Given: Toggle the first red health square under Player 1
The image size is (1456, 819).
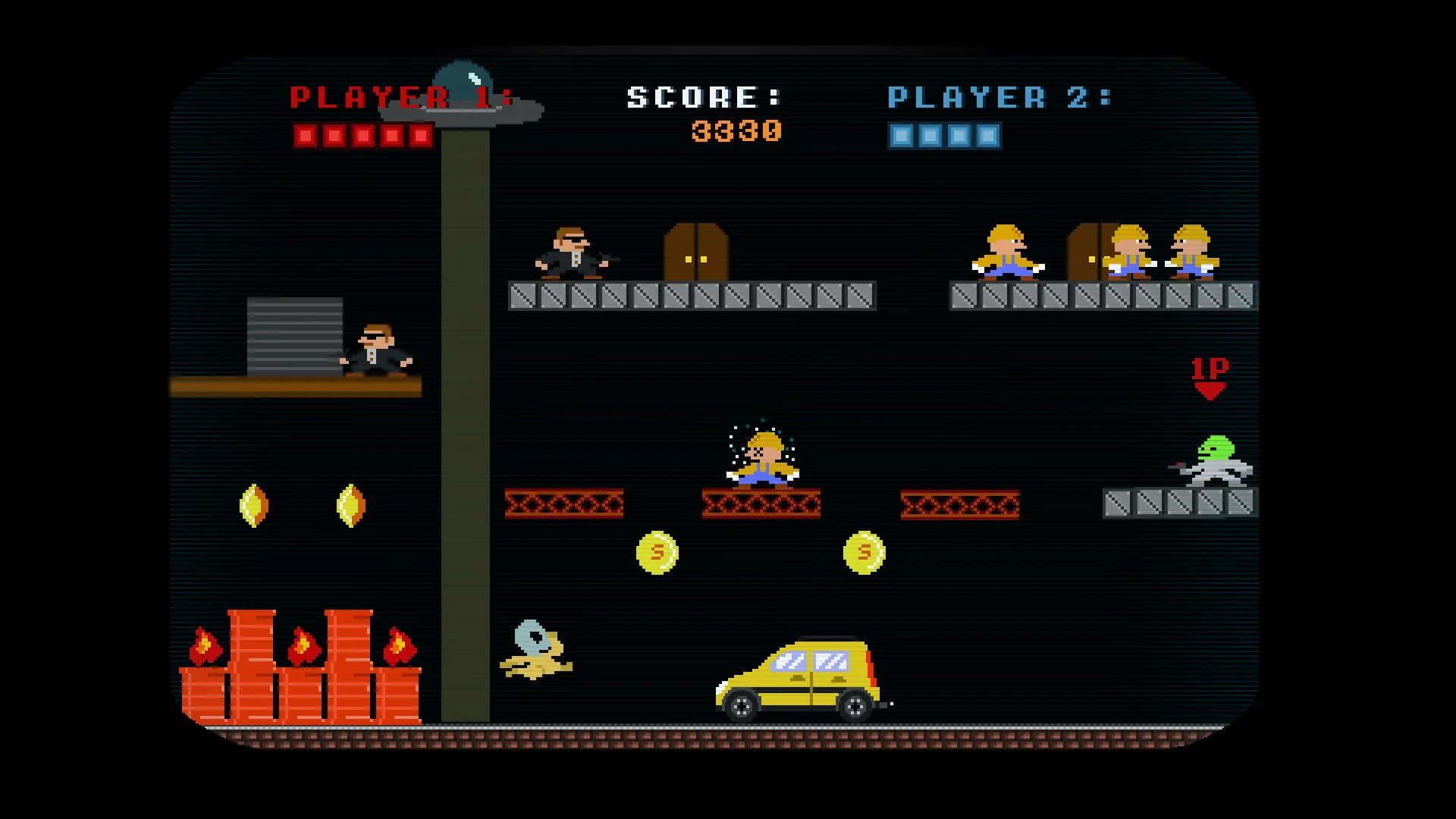Looking at the screenshot, I should click(304, 136).
